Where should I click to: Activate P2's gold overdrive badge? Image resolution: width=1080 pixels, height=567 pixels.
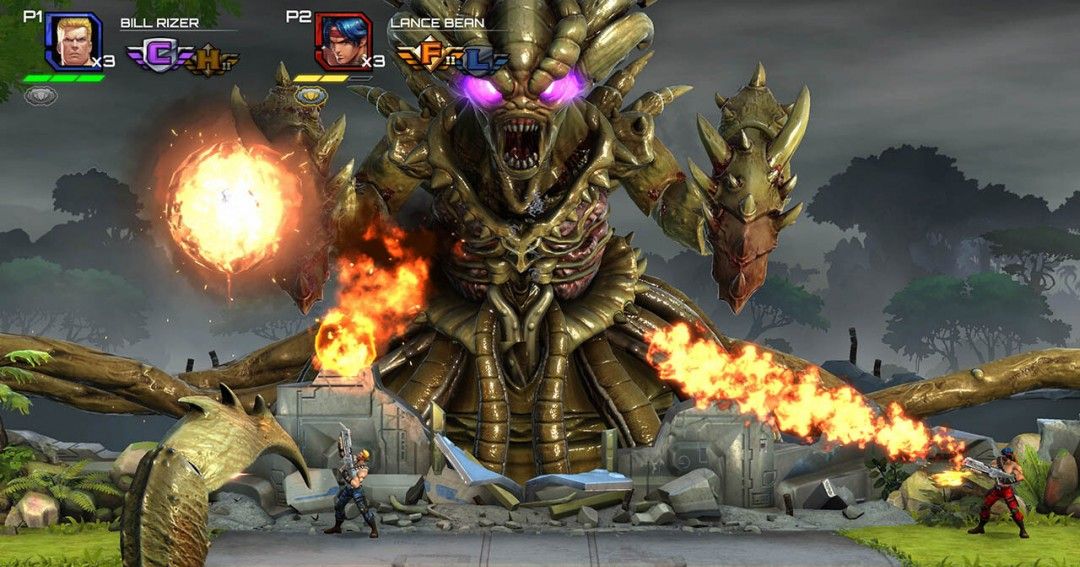(x=311, y=96)
